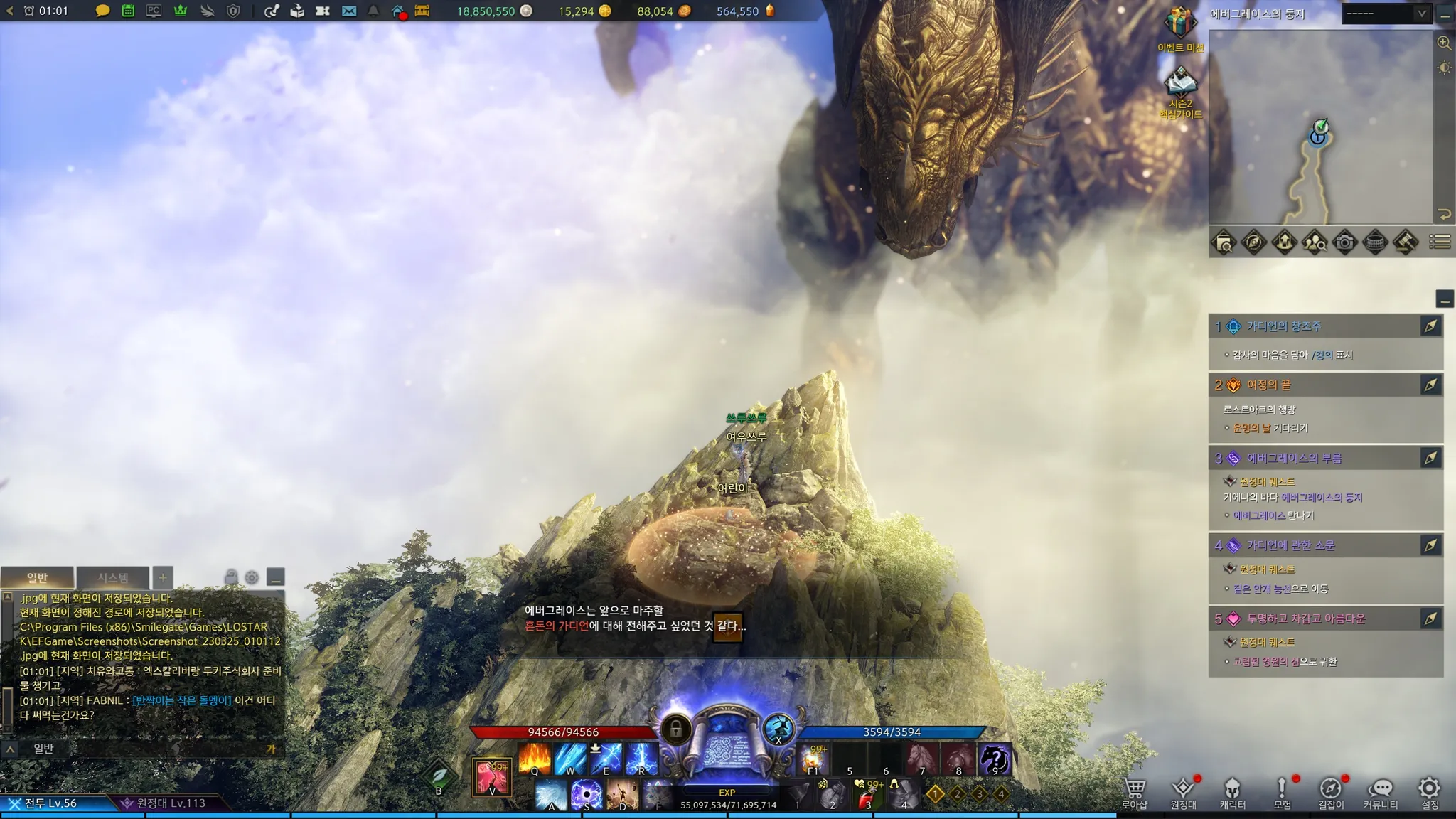
Task: Open the 시즌2 핵심가이드 book icon
Action: click(1180, 85)
